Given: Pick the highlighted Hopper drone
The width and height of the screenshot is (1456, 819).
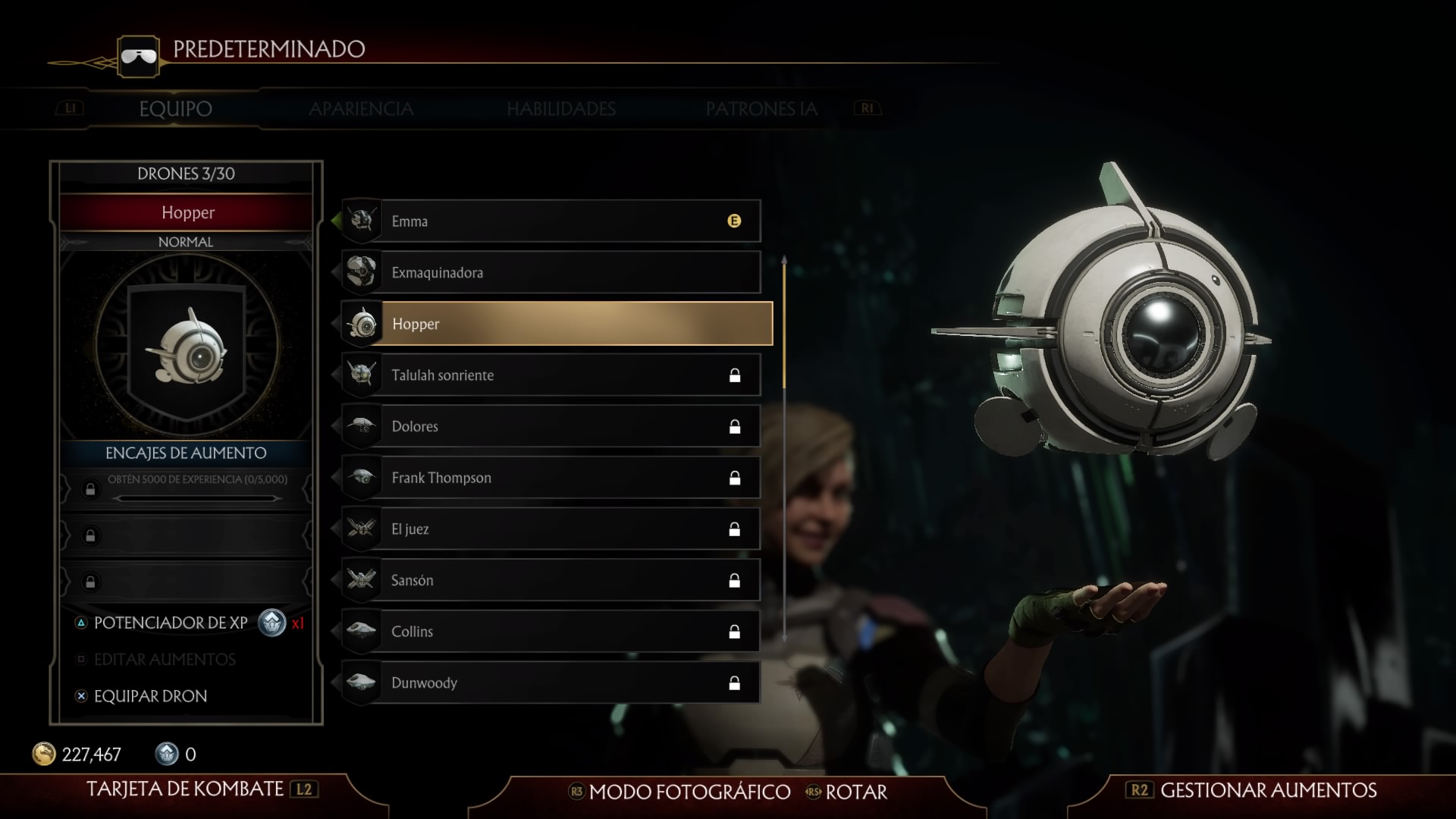Looking at the screenshot, I should [x=557, y=324].
